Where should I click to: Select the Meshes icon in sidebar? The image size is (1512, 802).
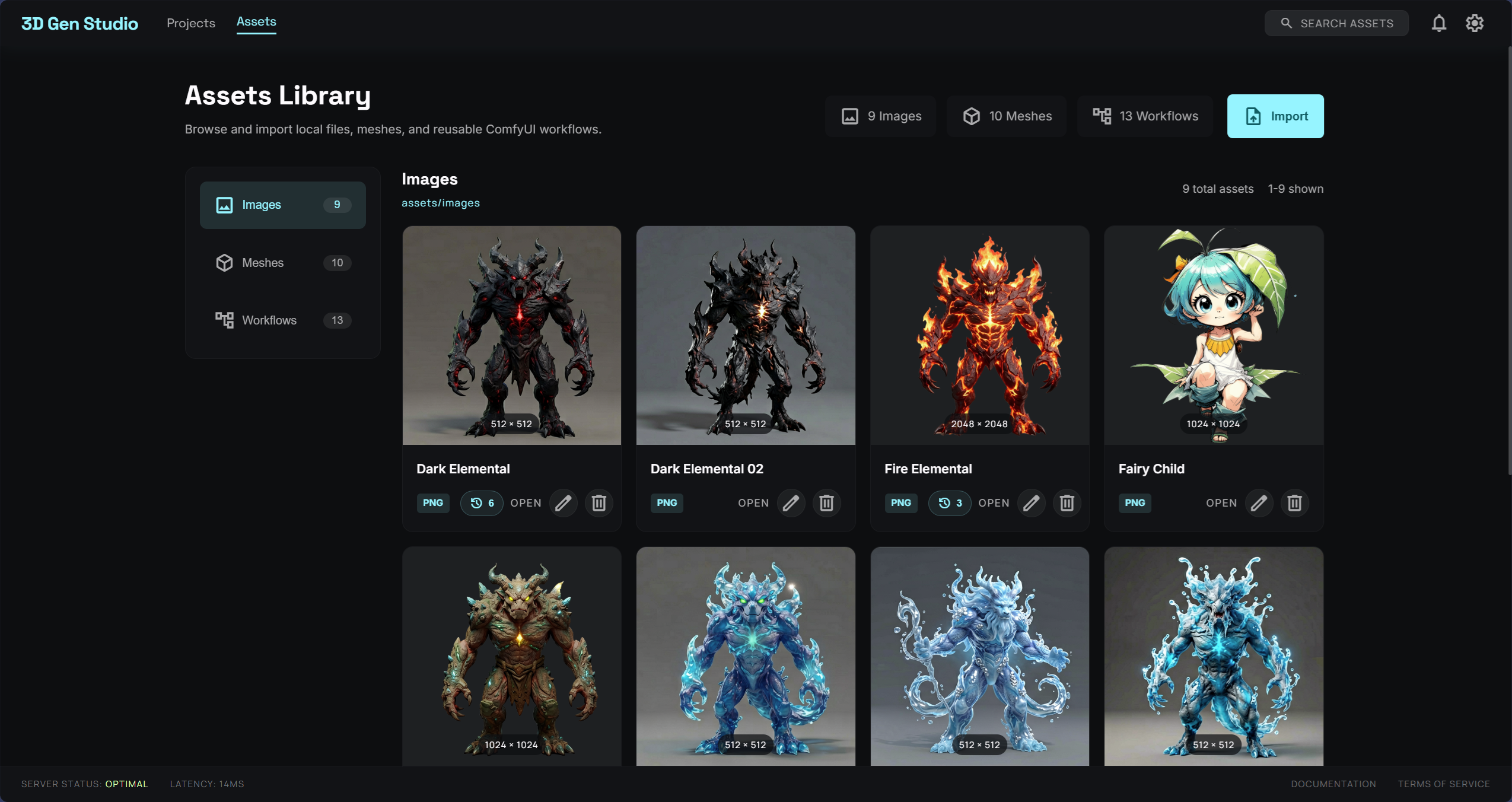pyautogui.click(x=224, y=263)
